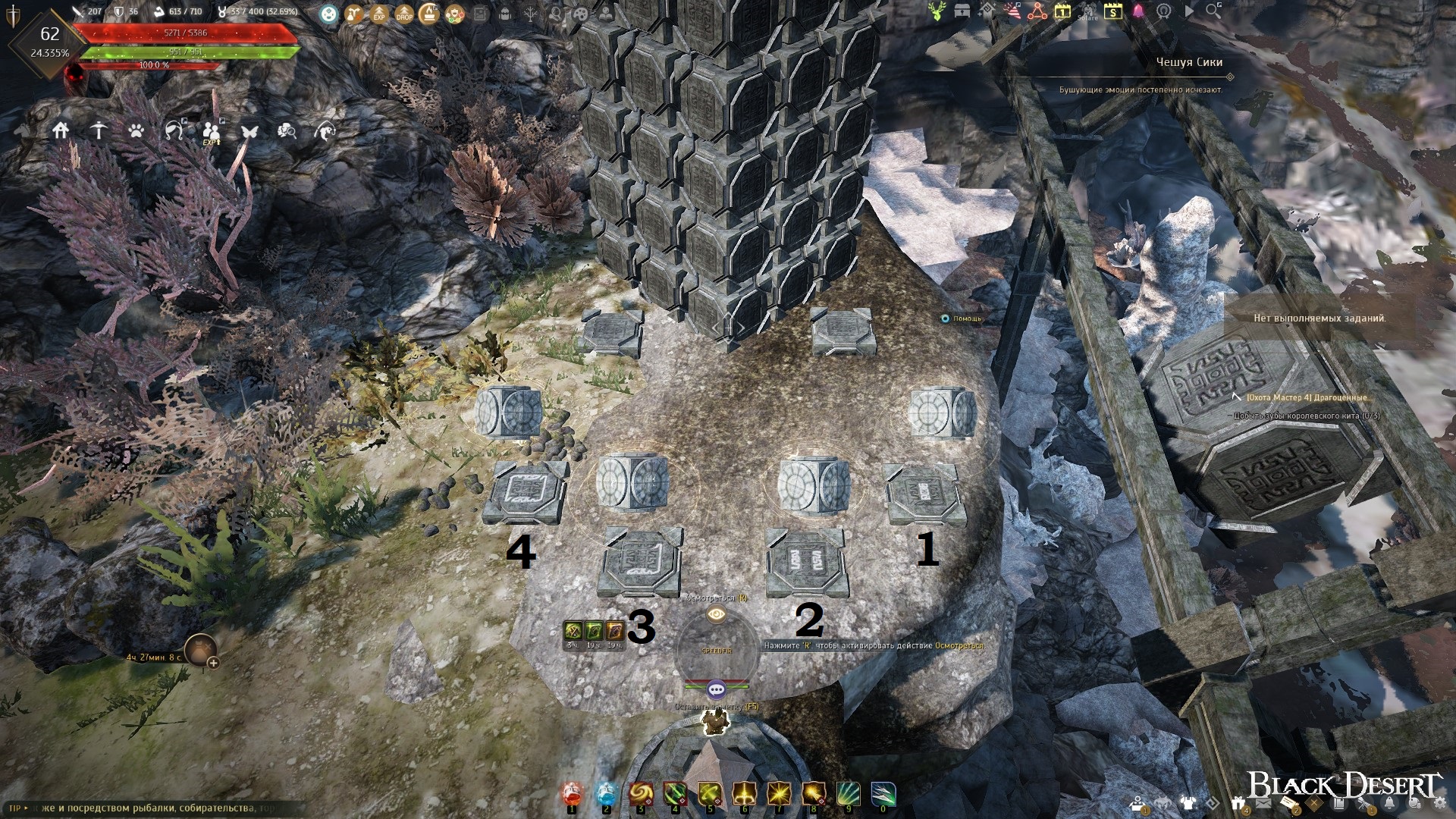This screenshot has height=819, width=1456.
Task: Open the yellow calendar icon marked 1
Action: click(x=1062, y=11)
